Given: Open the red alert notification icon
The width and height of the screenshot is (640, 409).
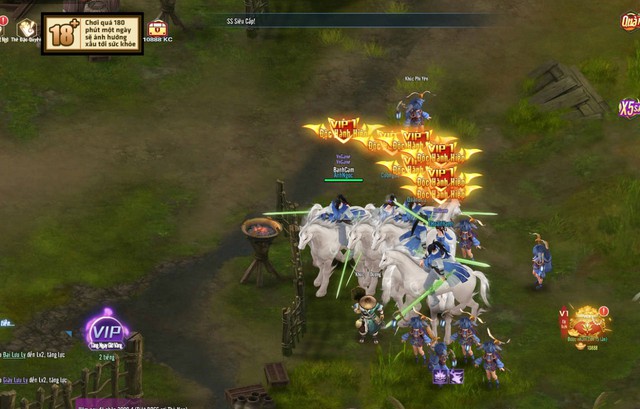Looking at the screenshot, I should pos(4,20).
